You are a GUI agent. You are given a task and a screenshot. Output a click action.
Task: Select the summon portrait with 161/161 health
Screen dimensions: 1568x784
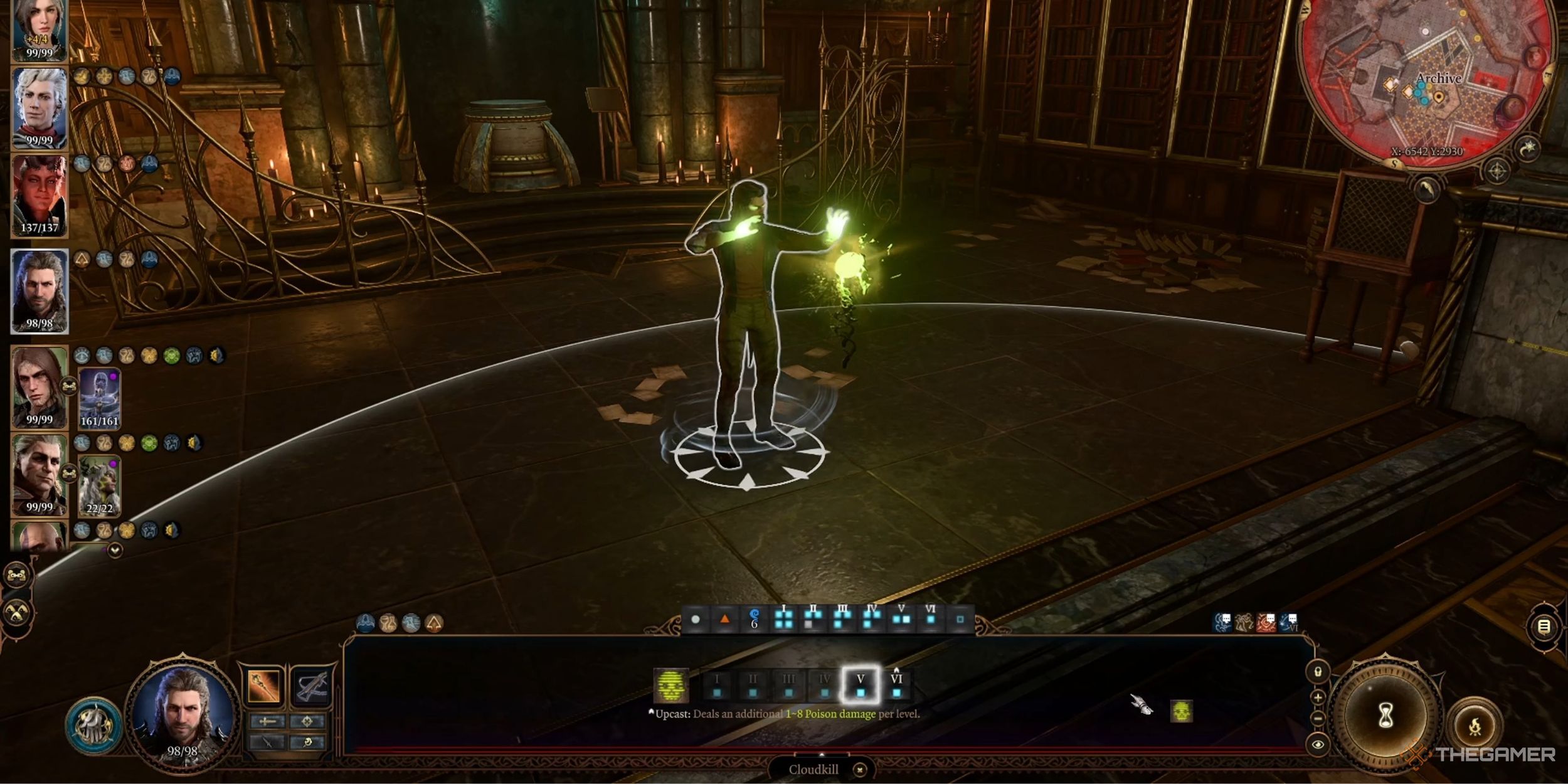[99, 399]
